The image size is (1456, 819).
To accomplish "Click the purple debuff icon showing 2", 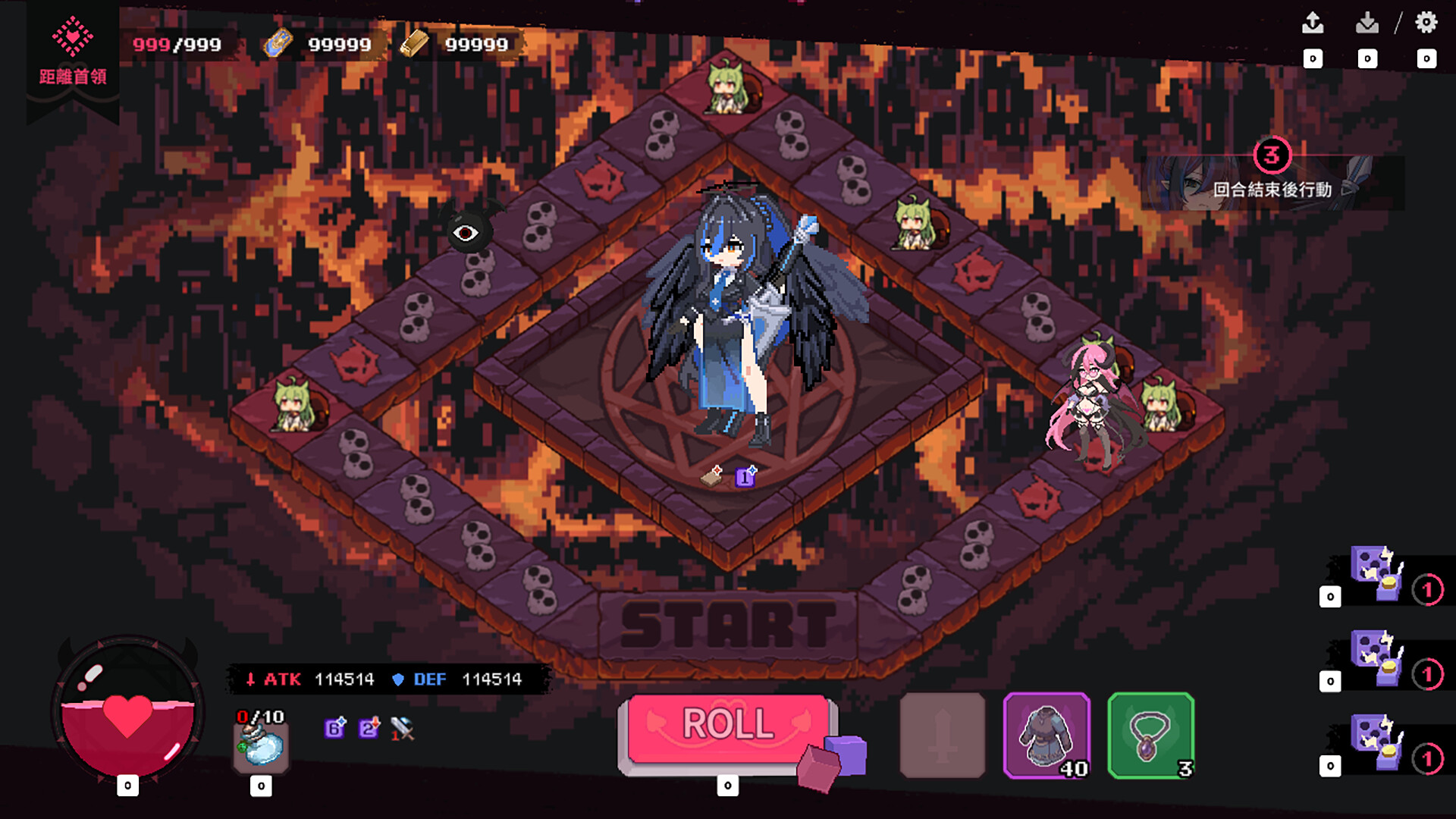I will [x=369, y=730].
